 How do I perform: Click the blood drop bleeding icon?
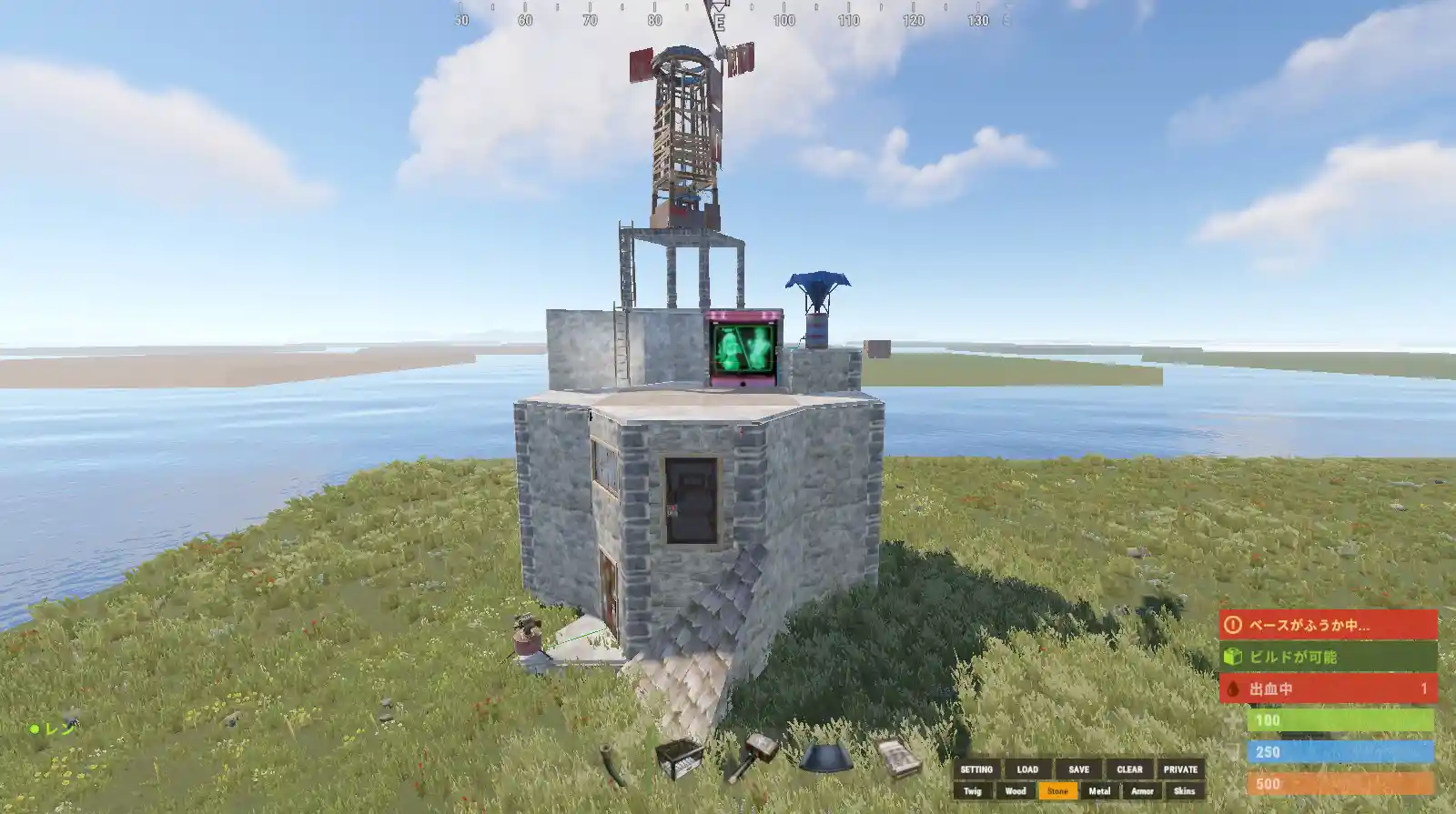[x=1232, y=689]
